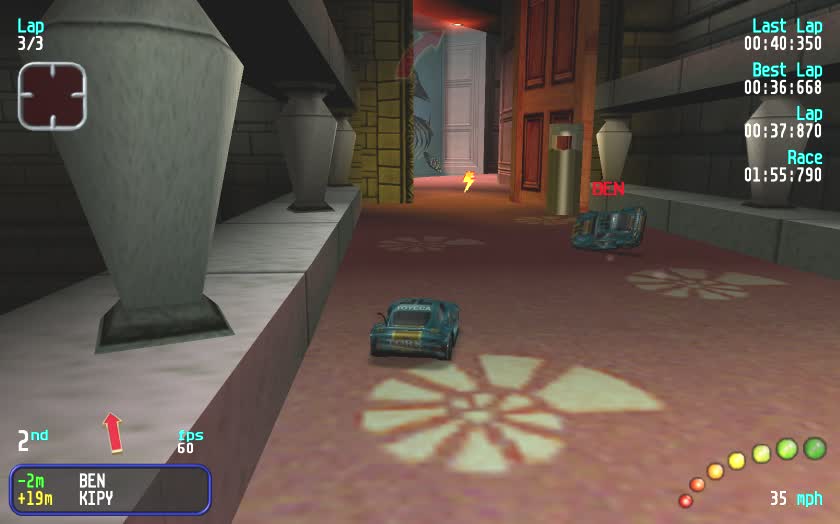Select the KIPY row in the gap panel
Image resolution: width=840 pixels, height=524 pixels.
(109, 498)
